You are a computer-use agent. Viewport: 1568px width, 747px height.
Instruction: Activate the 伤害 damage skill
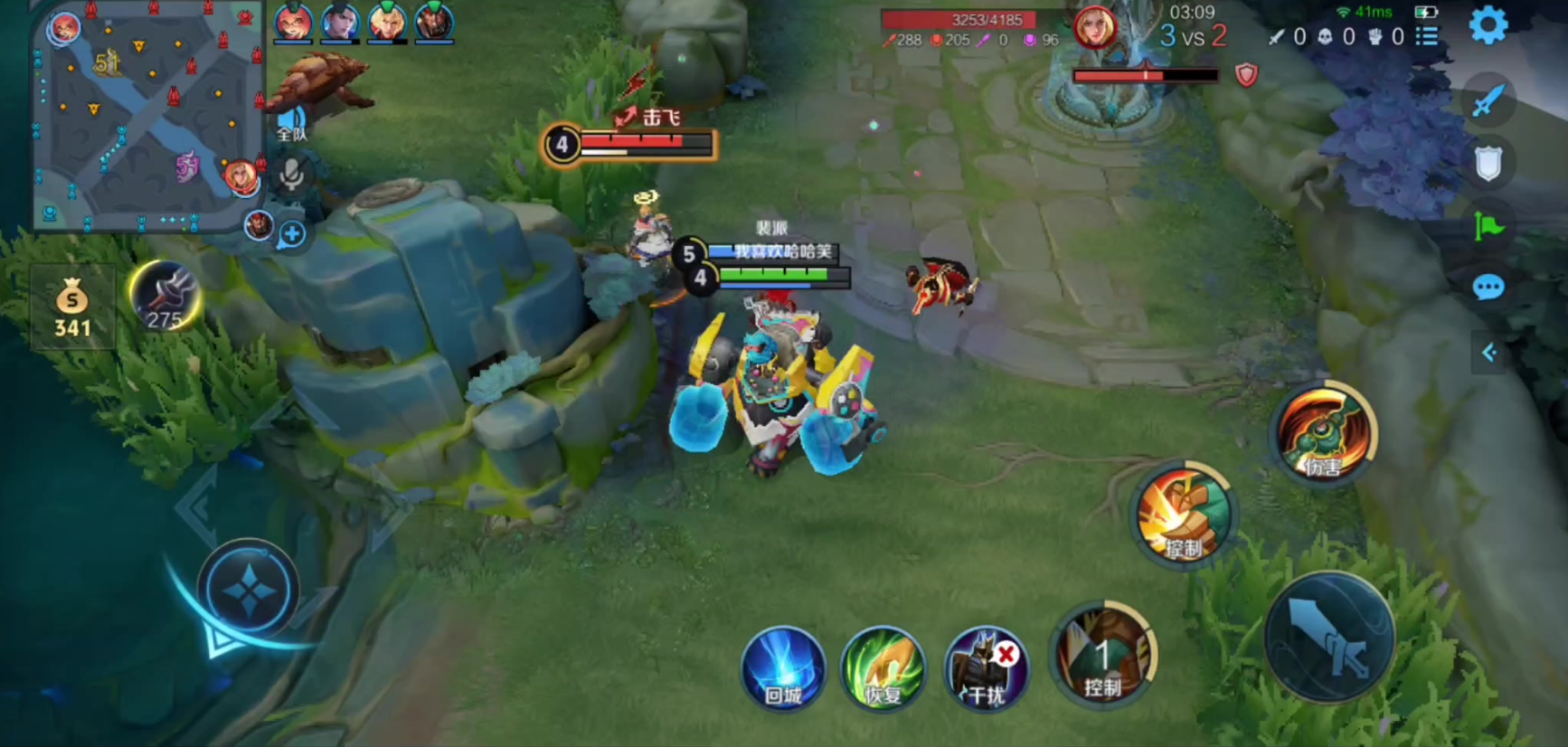(x=1324, y=436)
